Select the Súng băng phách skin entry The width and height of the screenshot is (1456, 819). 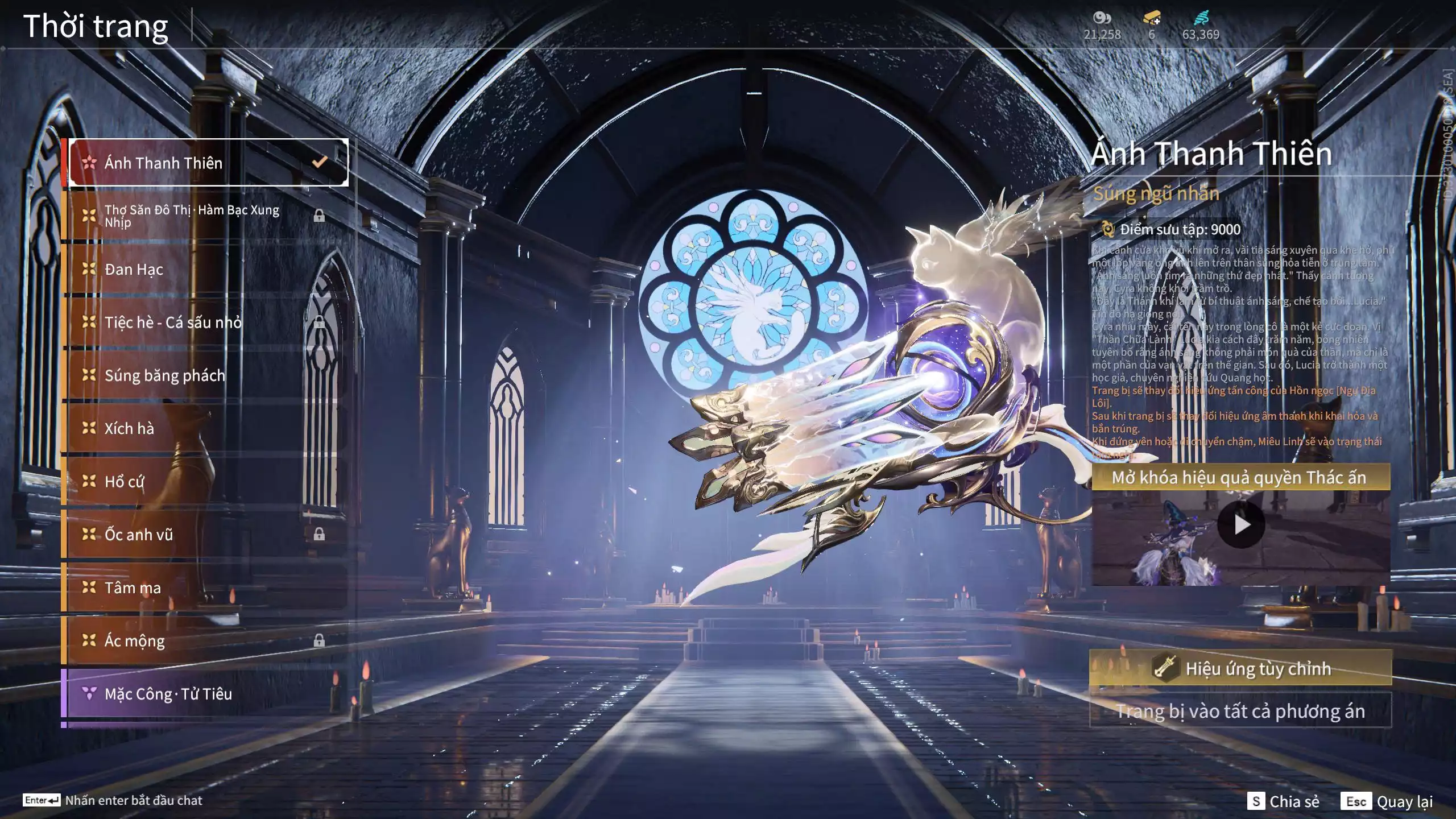click(165, 375)
